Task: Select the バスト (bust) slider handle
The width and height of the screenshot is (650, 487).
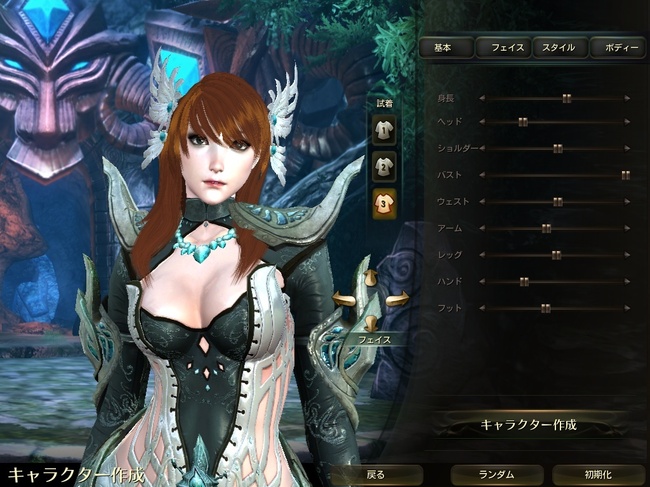Action: 625,174
